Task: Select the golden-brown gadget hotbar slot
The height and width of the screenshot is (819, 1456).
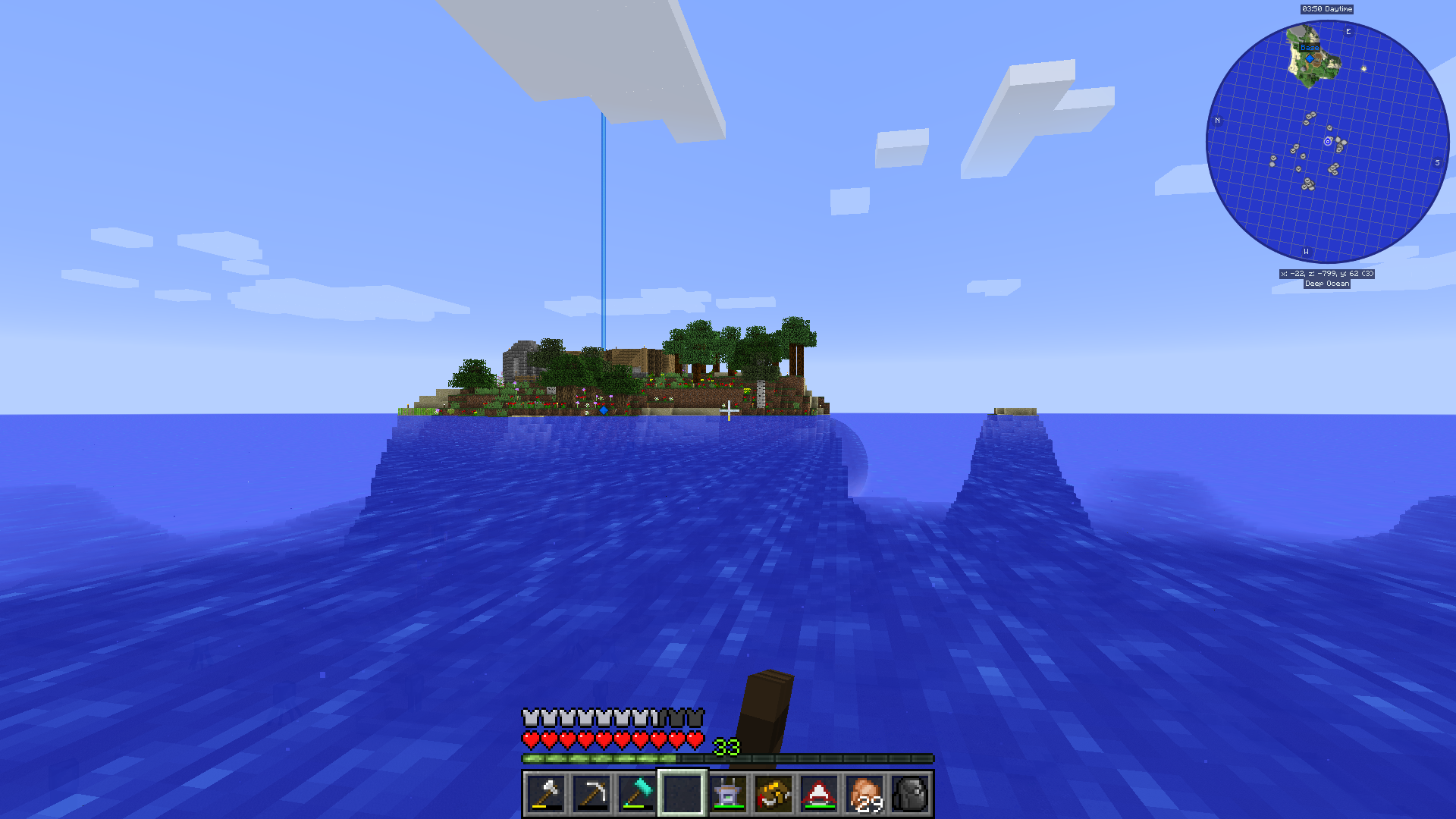Action: tap(773, 794)
